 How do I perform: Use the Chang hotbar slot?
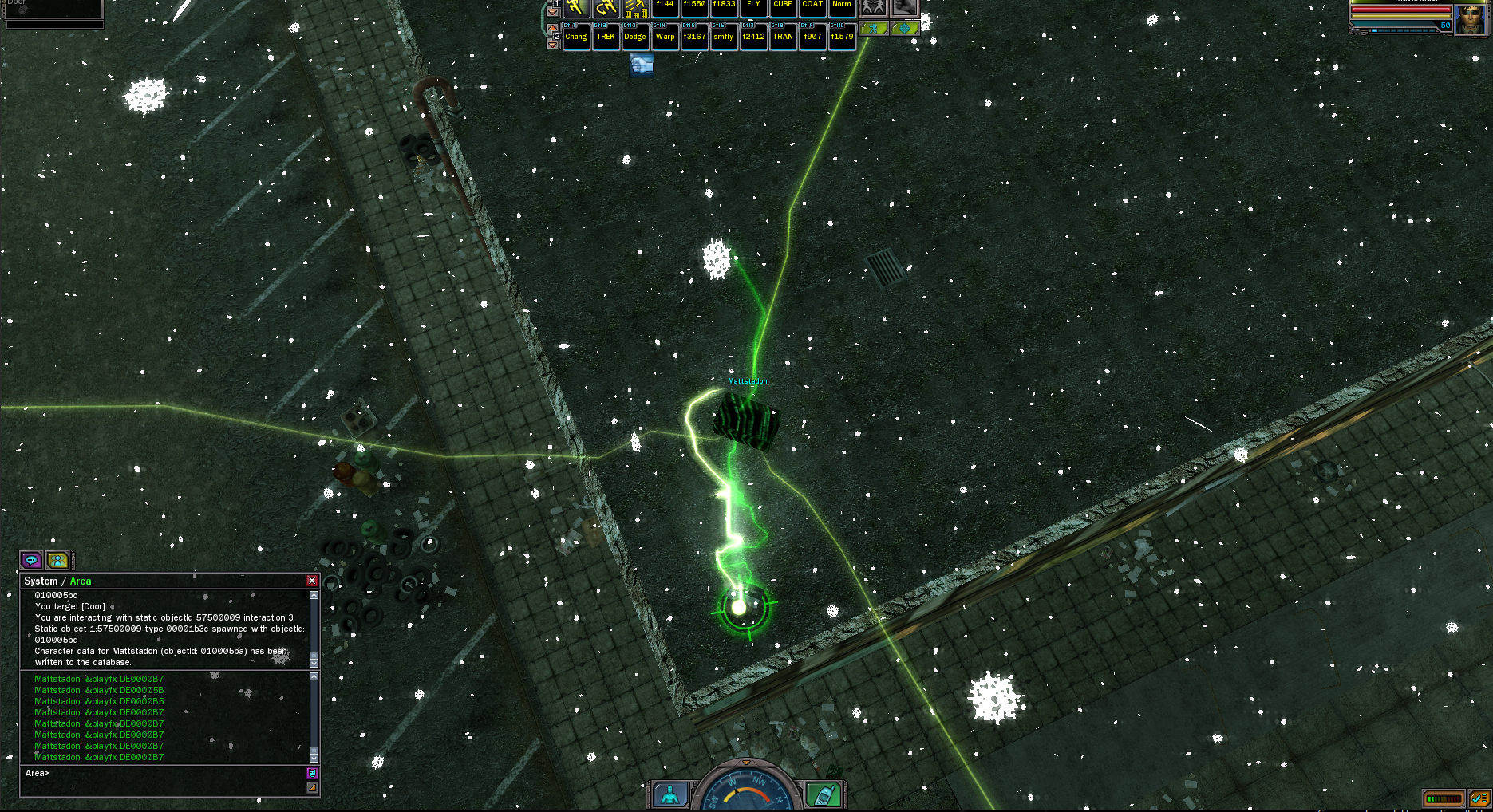[x=576, y=37]
